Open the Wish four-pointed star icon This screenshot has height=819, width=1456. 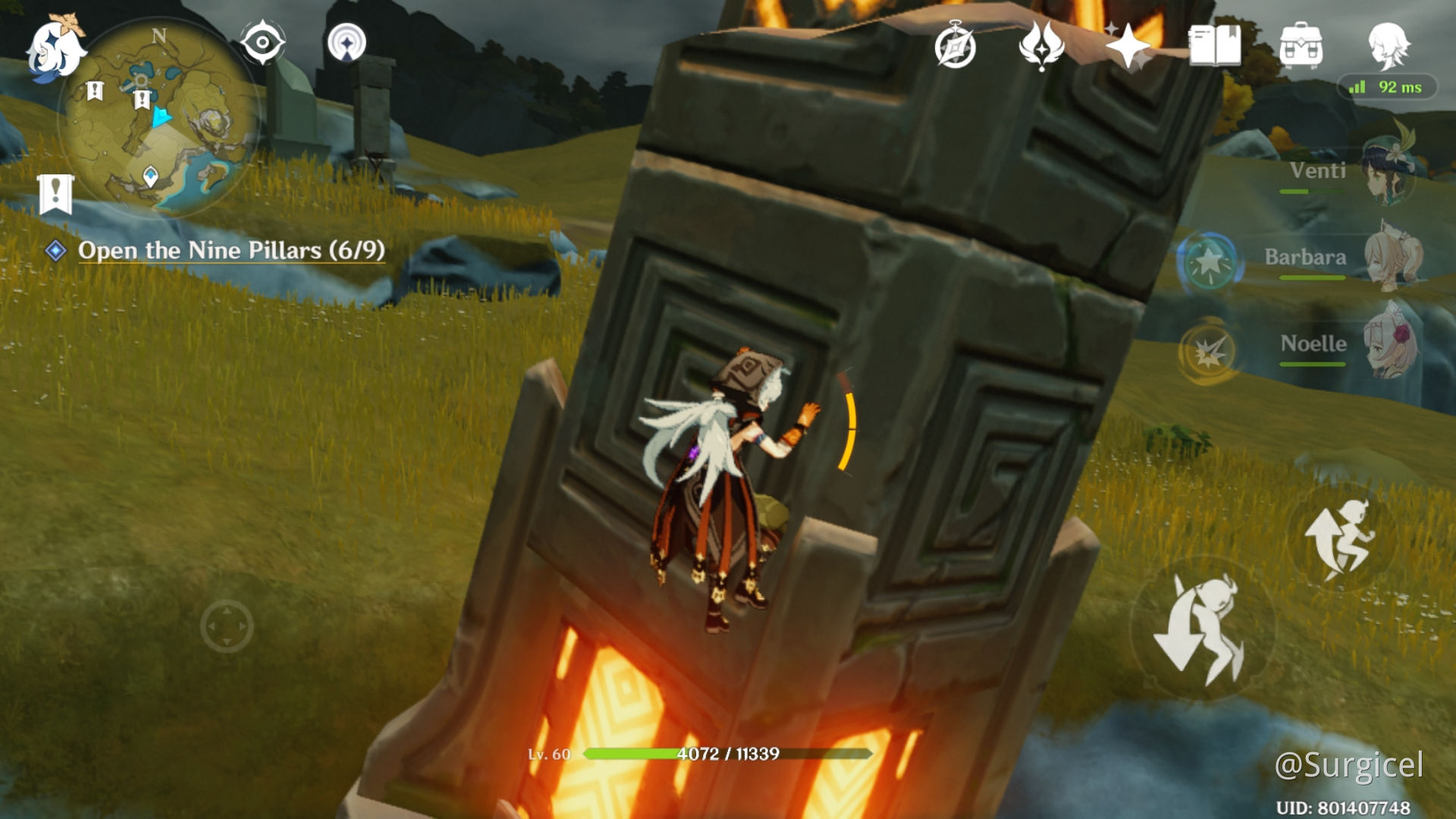pos(1128,47)
